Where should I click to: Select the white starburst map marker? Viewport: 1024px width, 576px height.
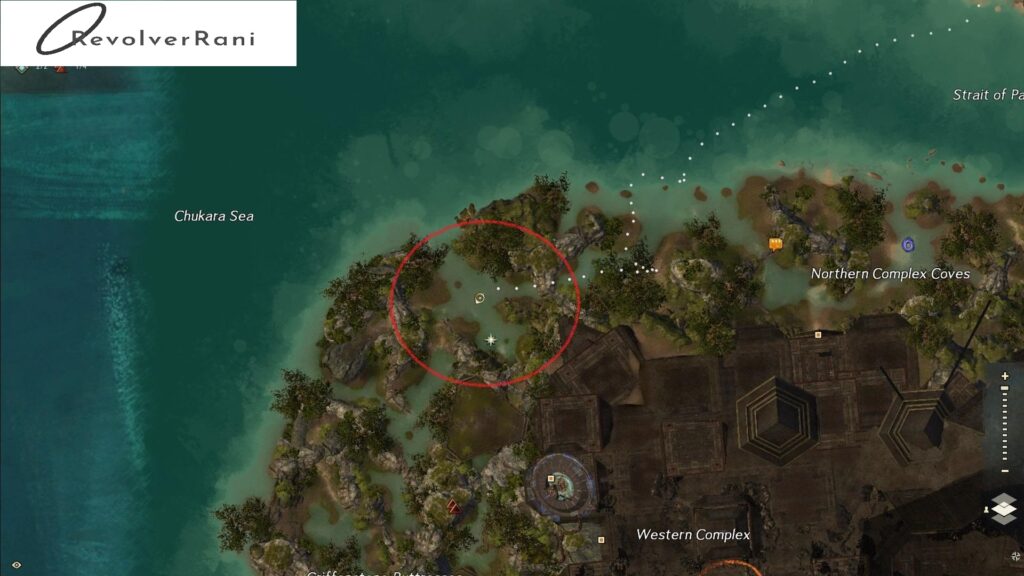coord(491,340)
